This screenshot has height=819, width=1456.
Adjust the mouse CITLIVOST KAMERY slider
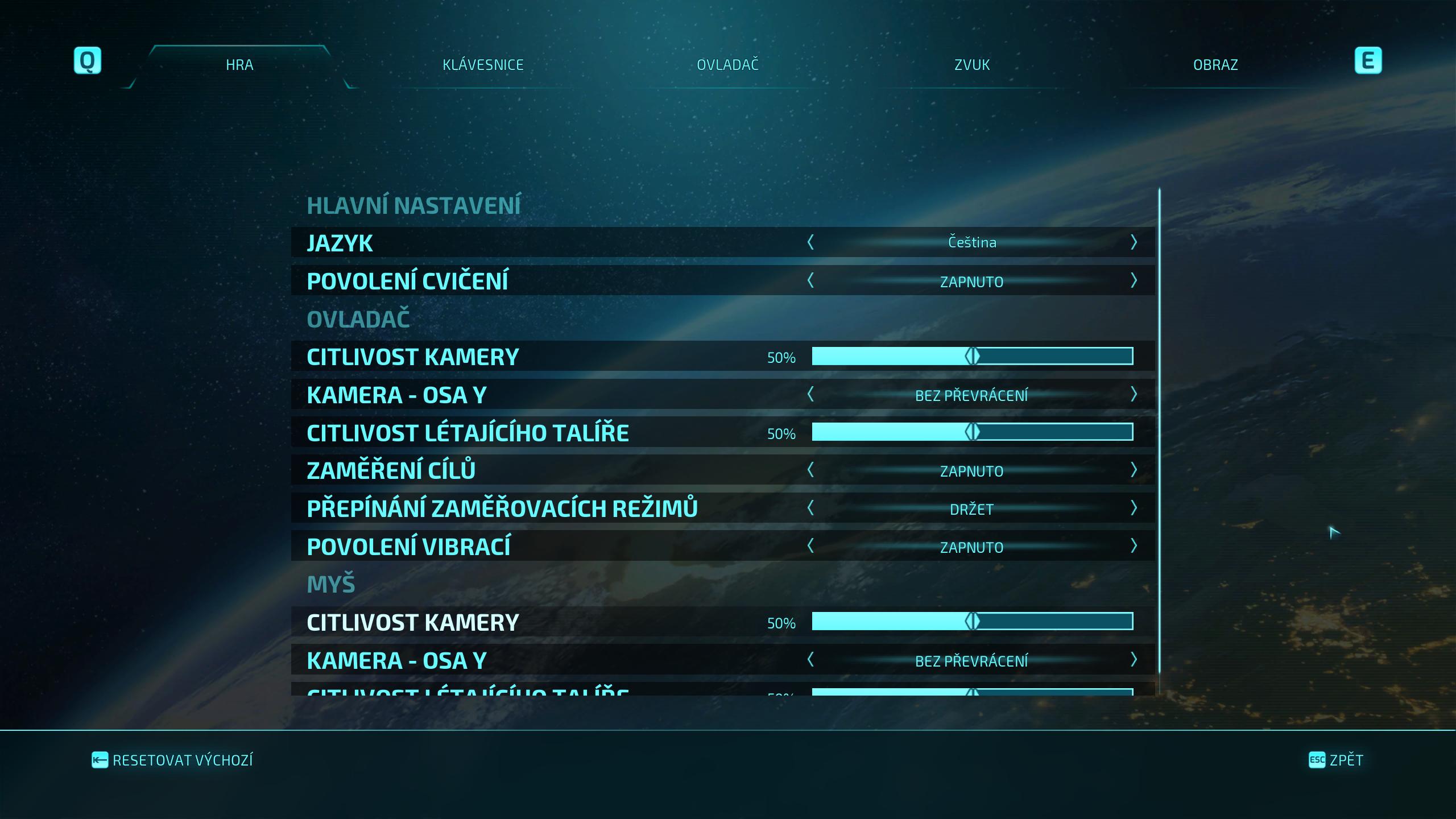(x=972, y=622)
